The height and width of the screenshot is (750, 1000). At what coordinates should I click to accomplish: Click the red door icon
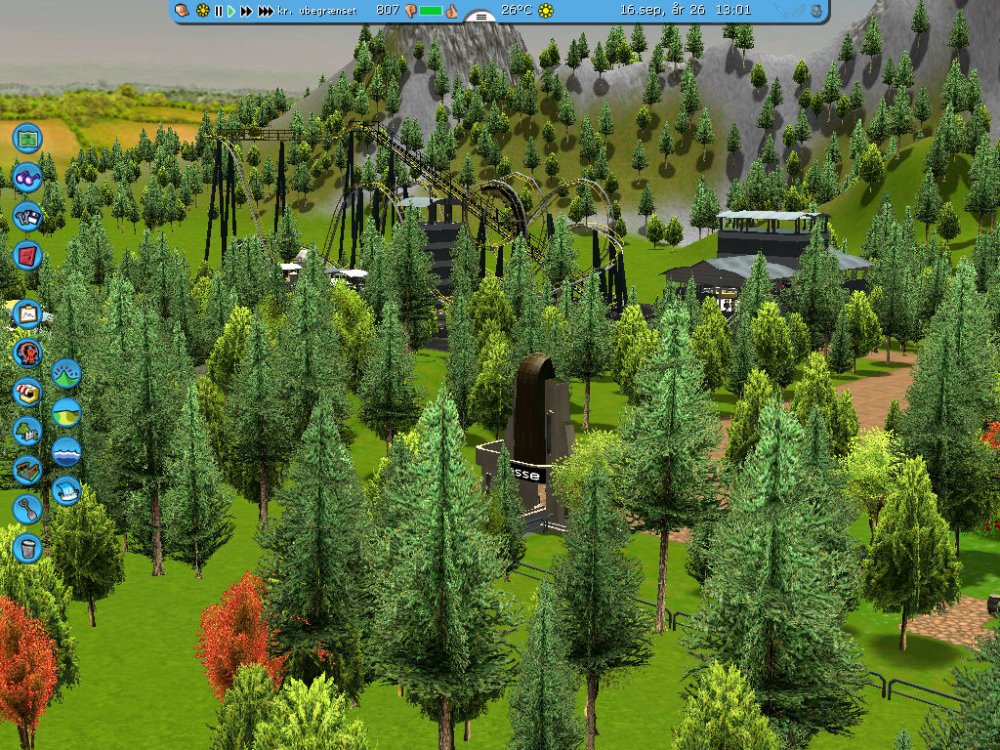click(27, 255)
